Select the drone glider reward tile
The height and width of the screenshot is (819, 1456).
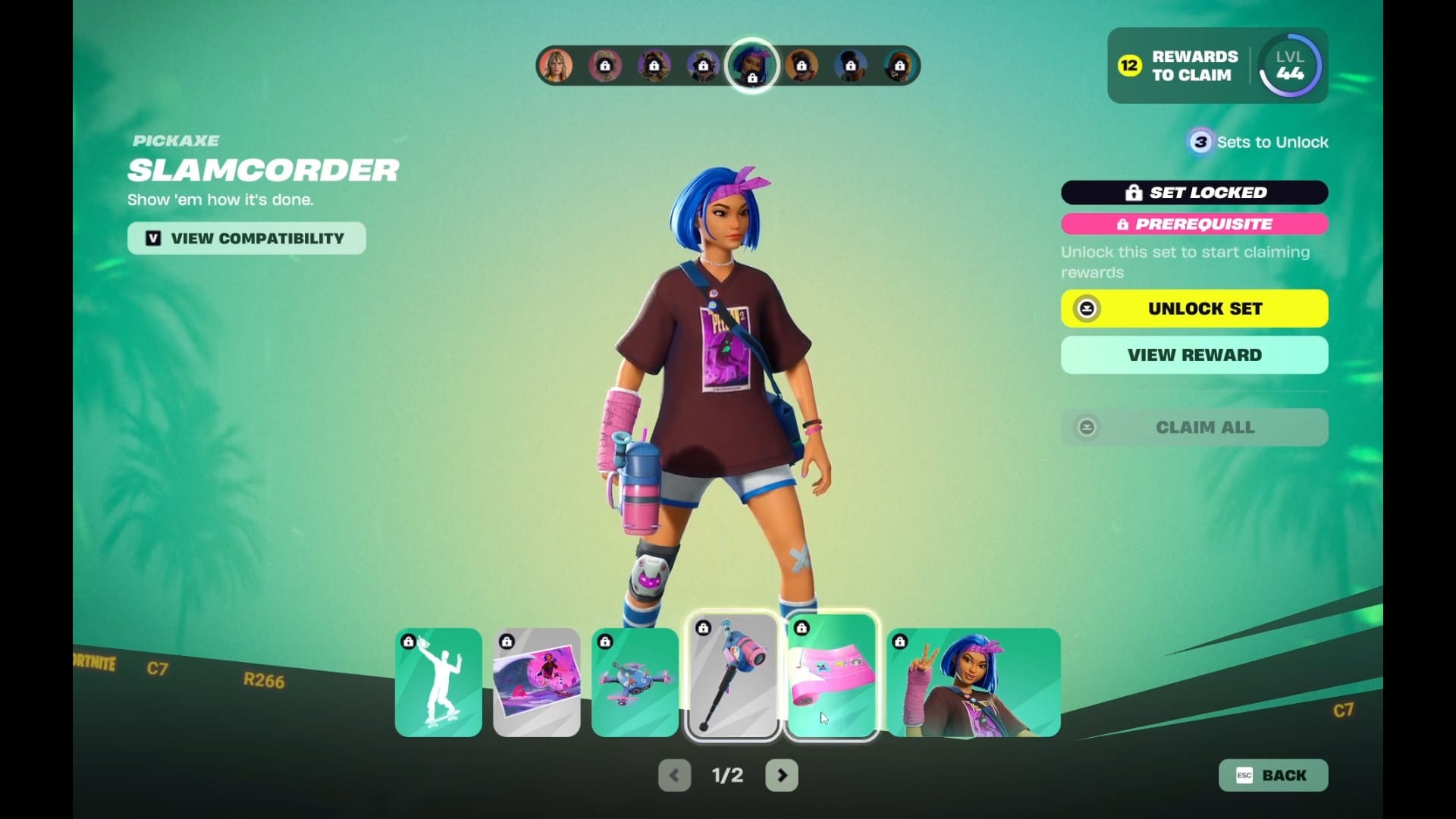tap(635, 682)
